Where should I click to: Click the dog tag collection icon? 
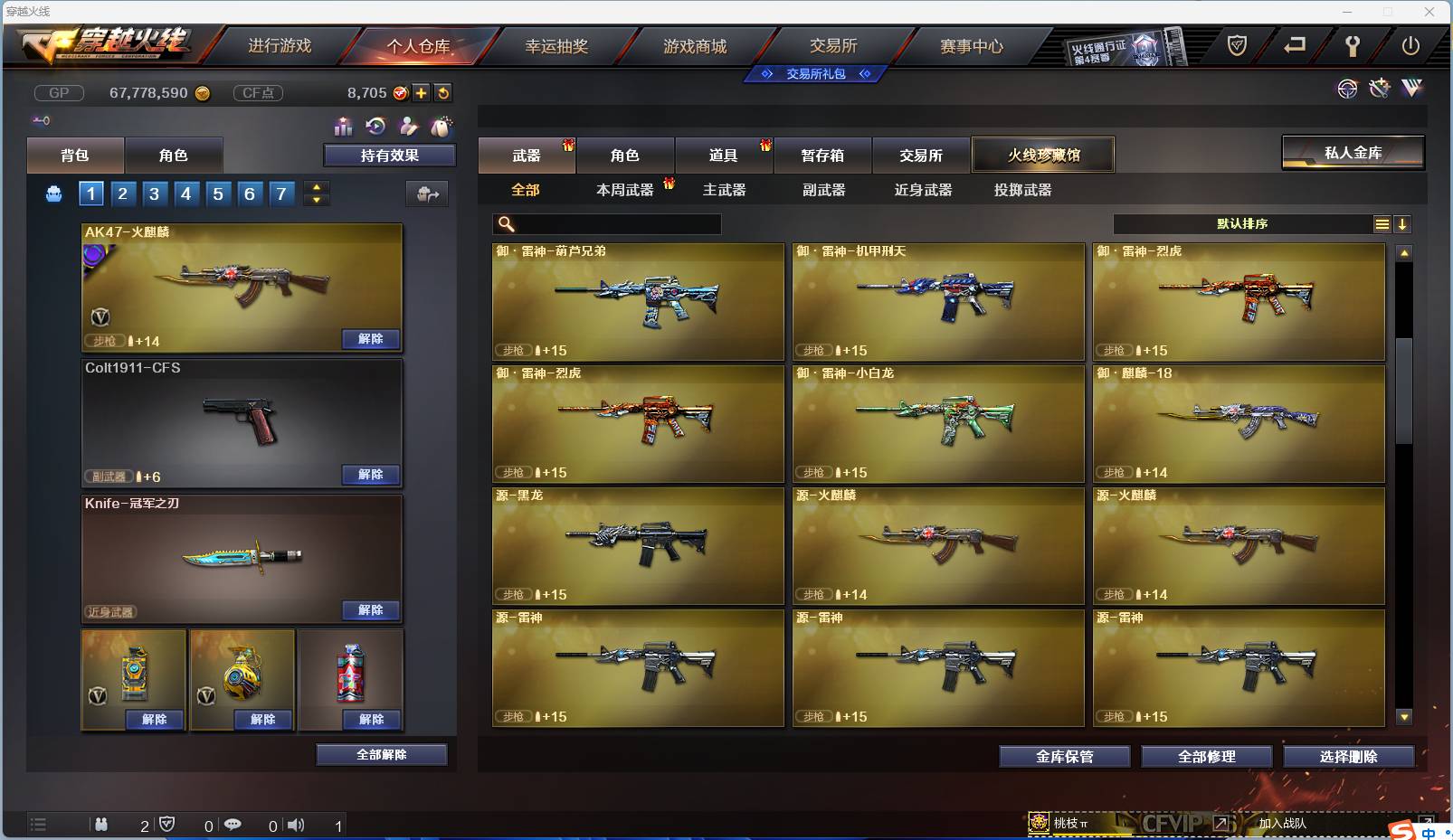point(442,127)
